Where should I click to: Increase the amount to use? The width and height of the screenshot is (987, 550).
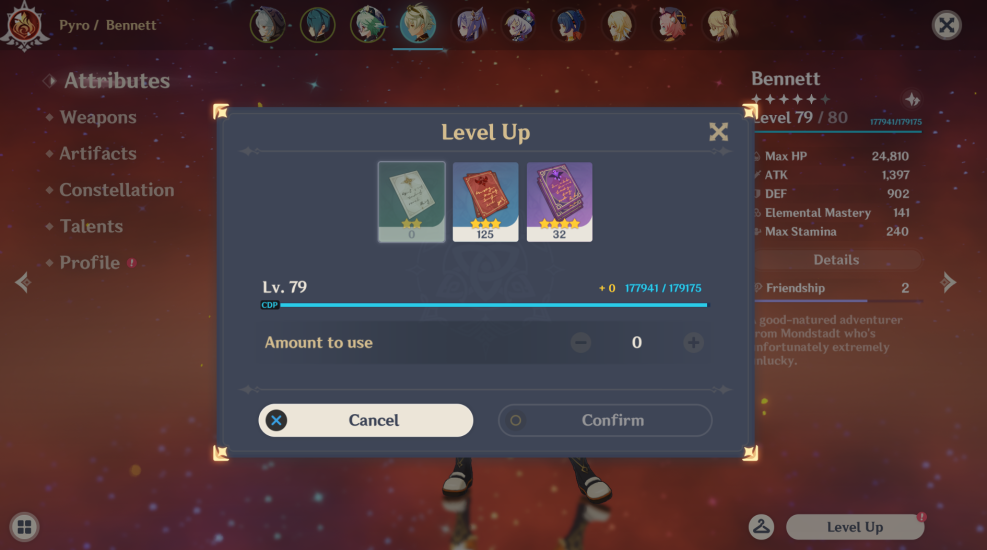coord(693,343)
